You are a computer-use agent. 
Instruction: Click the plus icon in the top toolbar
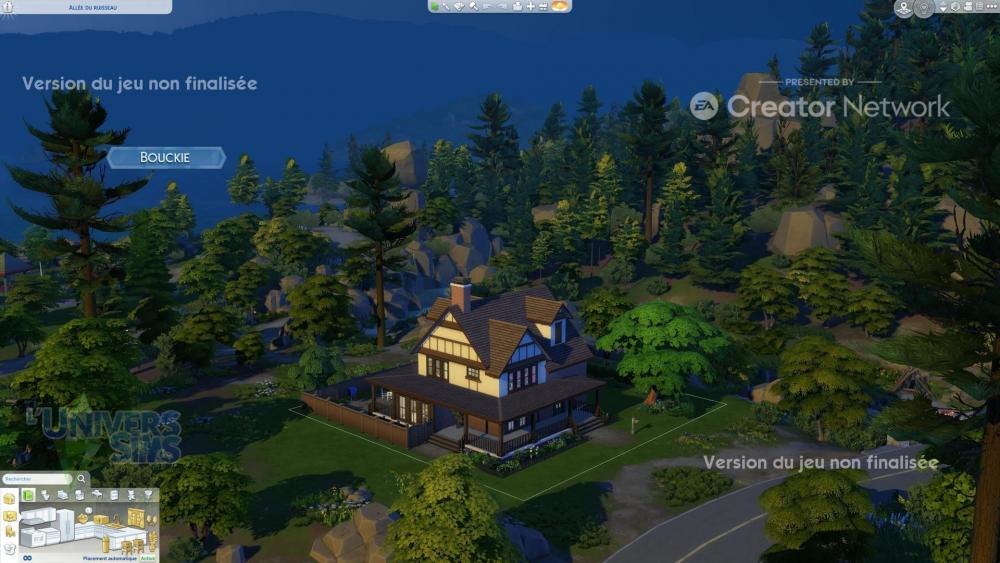(x=530, y=6)
